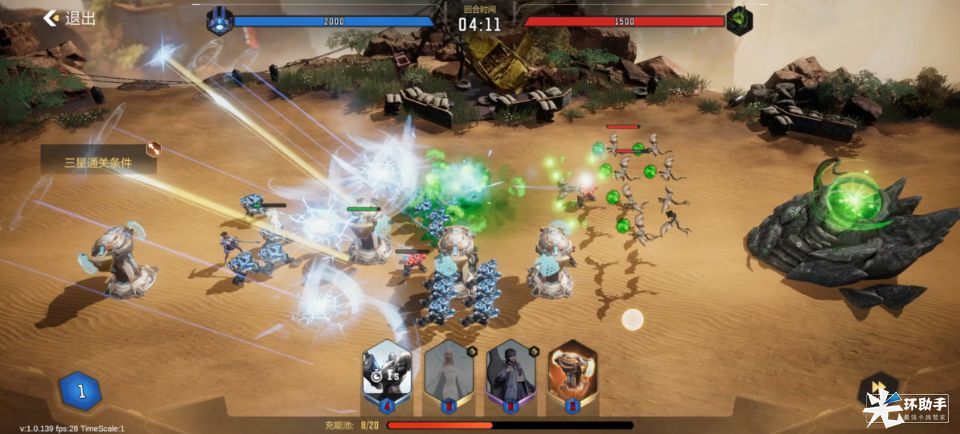Image resolution: width=960 pixels, height=434 pixels.
Task: Choose the white-haired woman hero card
Action: pos(448,374)
